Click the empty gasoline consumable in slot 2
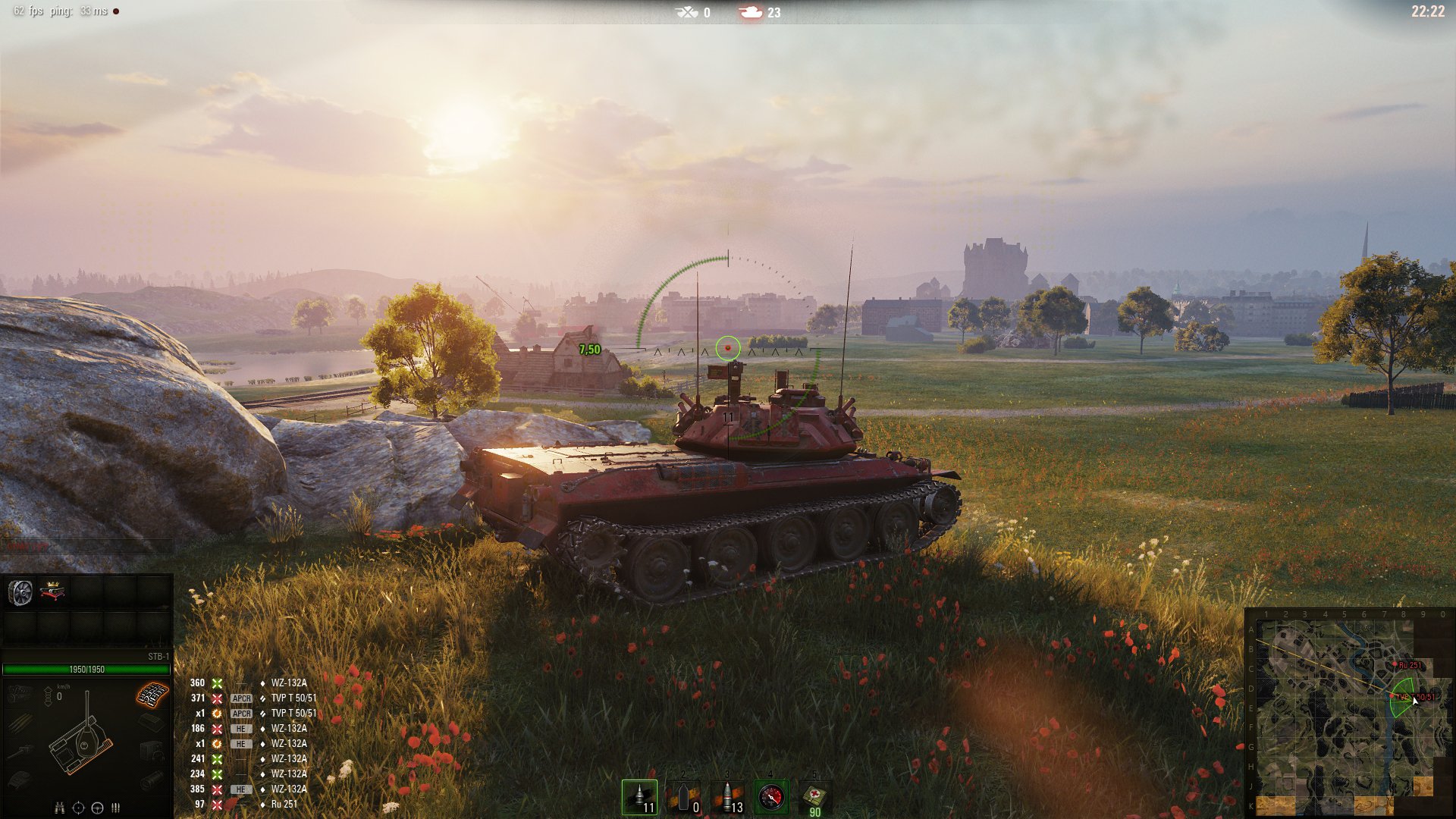Image resolution: width=1456 pixels, height=819 pixels. coord(684,796)
